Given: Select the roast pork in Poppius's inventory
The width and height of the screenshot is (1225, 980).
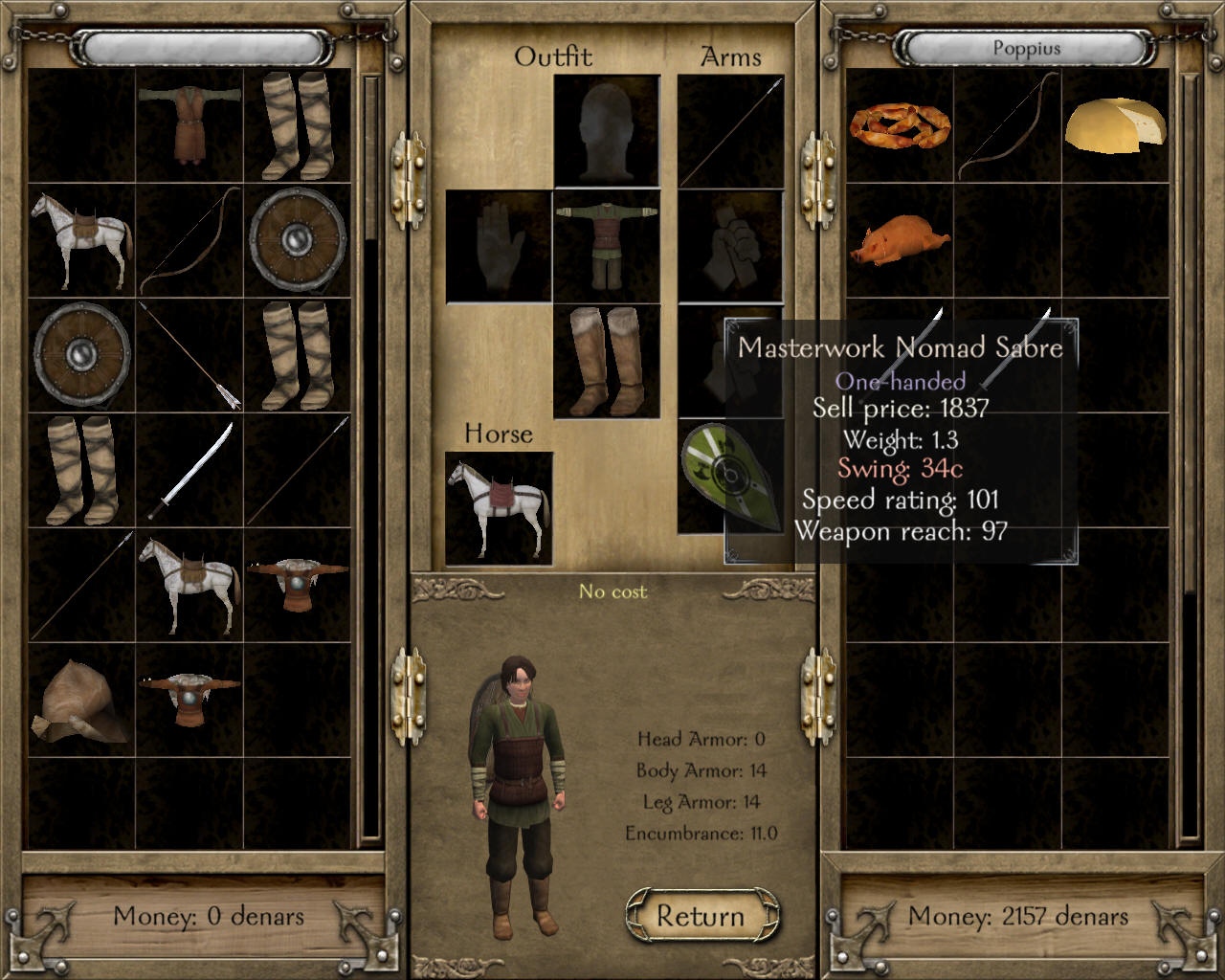Looking at the screenshot, I should click(x=900, y=240).
